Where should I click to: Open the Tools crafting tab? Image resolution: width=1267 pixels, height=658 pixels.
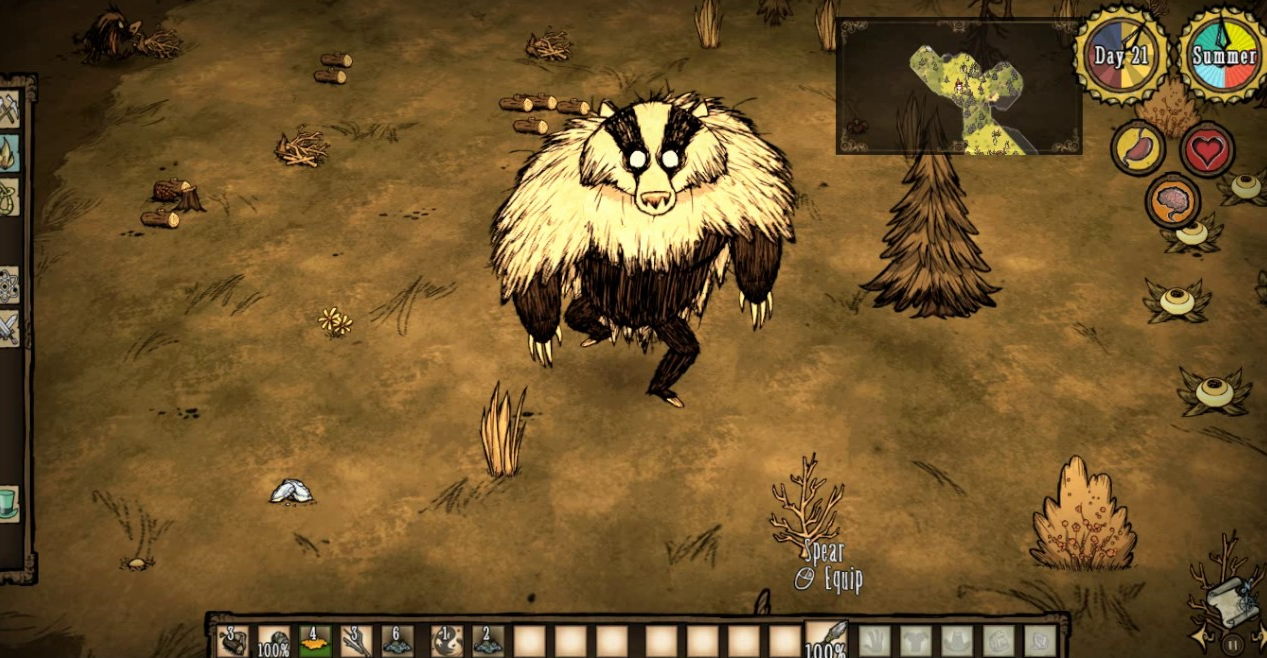9,108
